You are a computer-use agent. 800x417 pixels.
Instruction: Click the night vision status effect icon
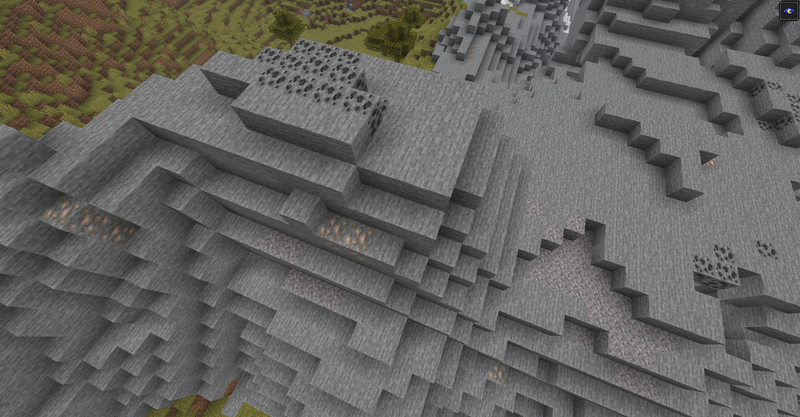click(789, 11)
